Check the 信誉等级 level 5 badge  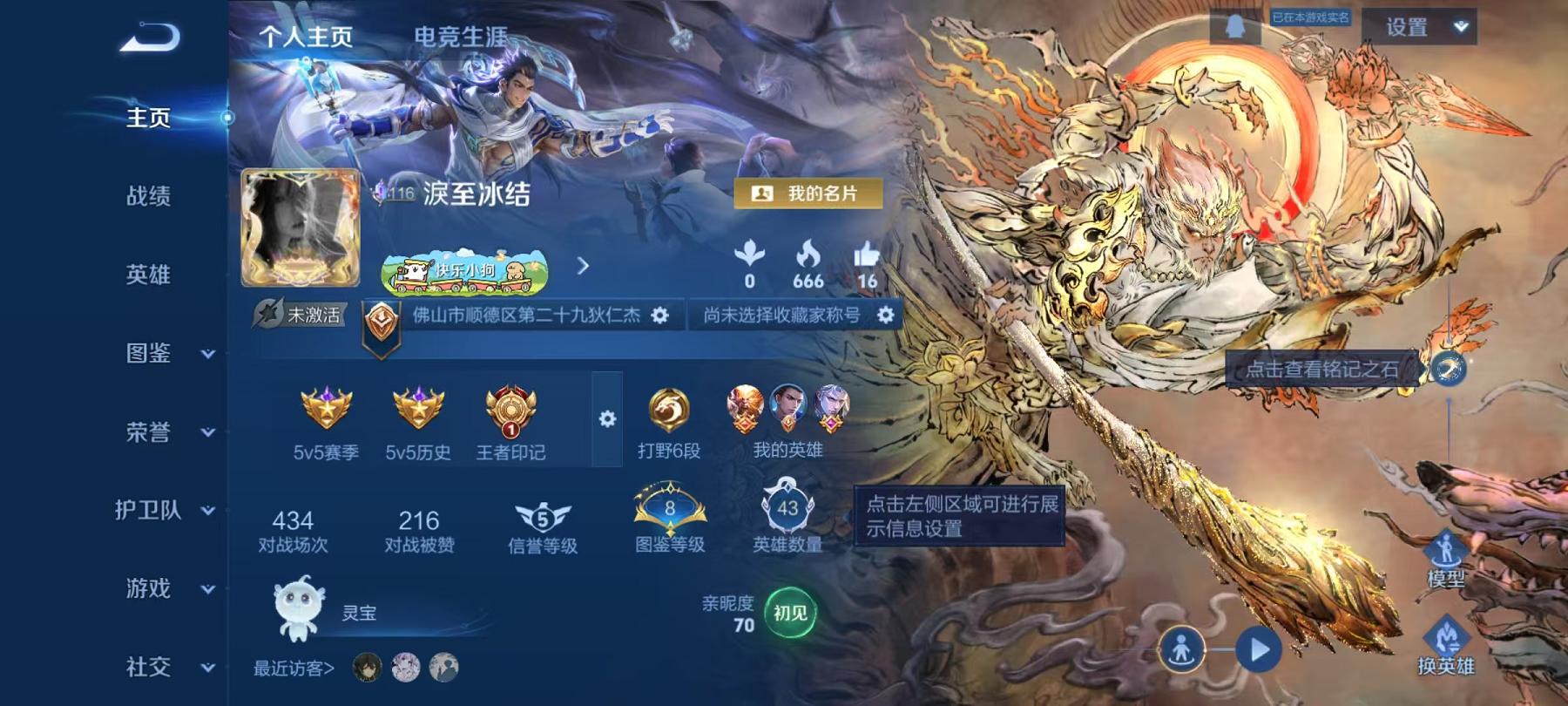(x=541, y=516)
